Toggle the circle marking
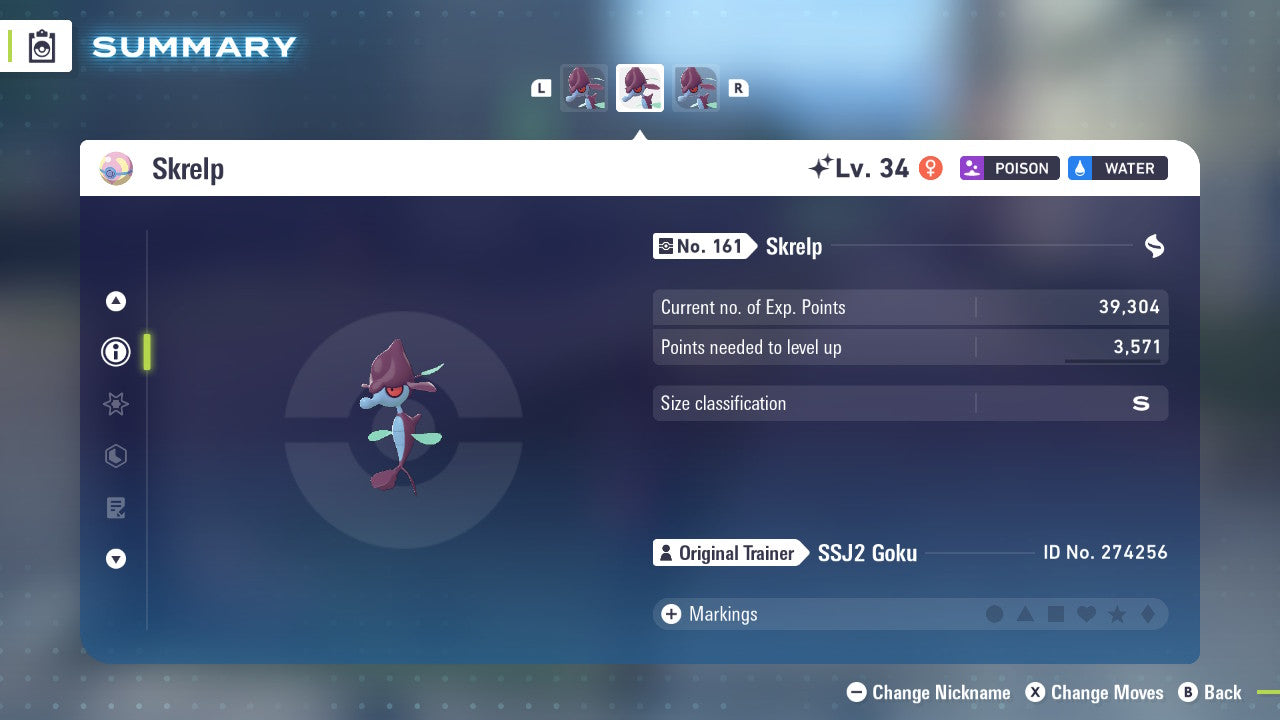 pyautogui.click(x=995, y=614)
